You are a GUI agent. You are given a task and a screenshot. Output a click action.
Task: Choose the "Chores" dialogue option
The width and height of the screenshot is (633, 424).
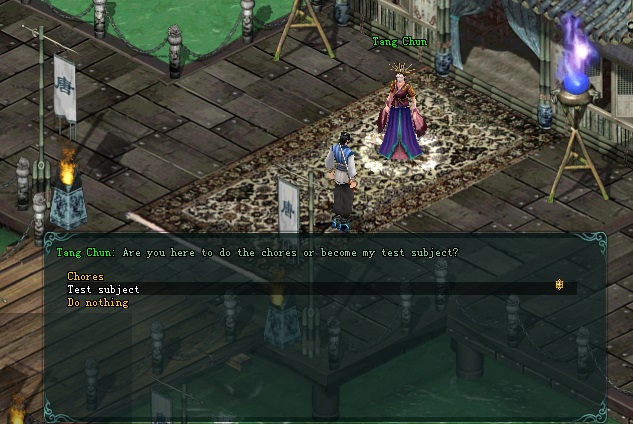pyautogui.click(x=85, y=276)
